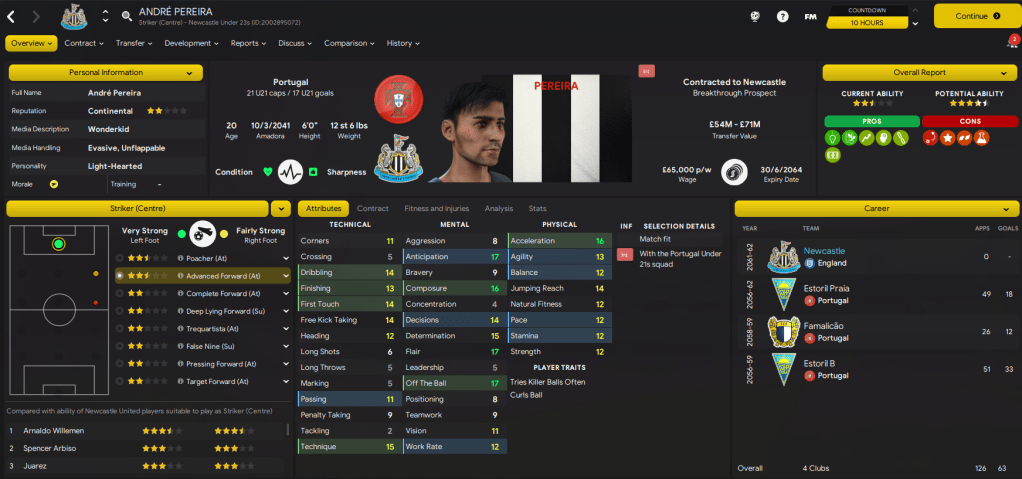The width and height of the screenshot is (1022, 479).
Task: Switch to the Analysis tab
Action: [x=498, y=209]
